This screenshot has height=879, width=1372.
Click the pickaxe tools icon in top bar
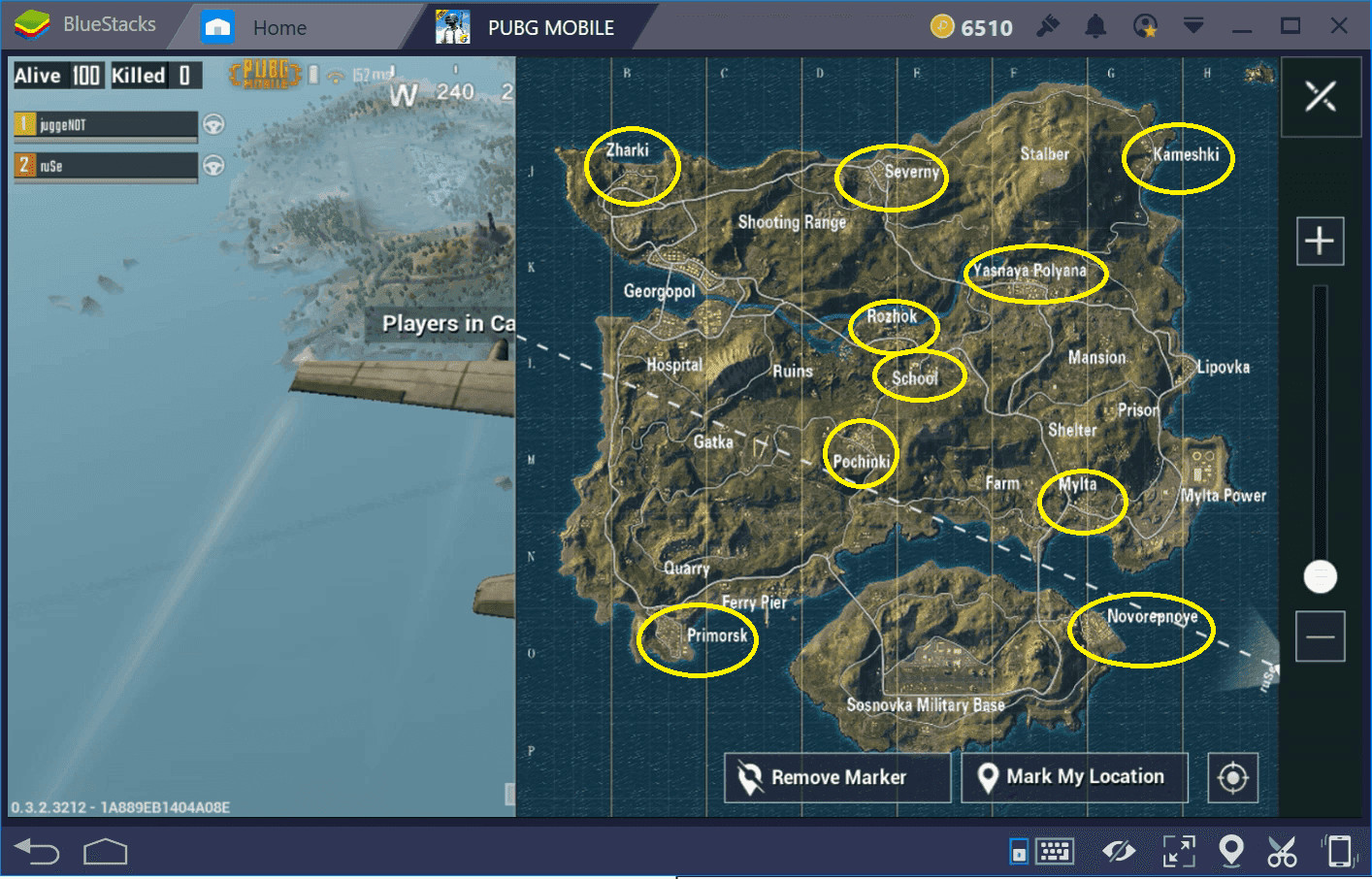pos(1050,26)
